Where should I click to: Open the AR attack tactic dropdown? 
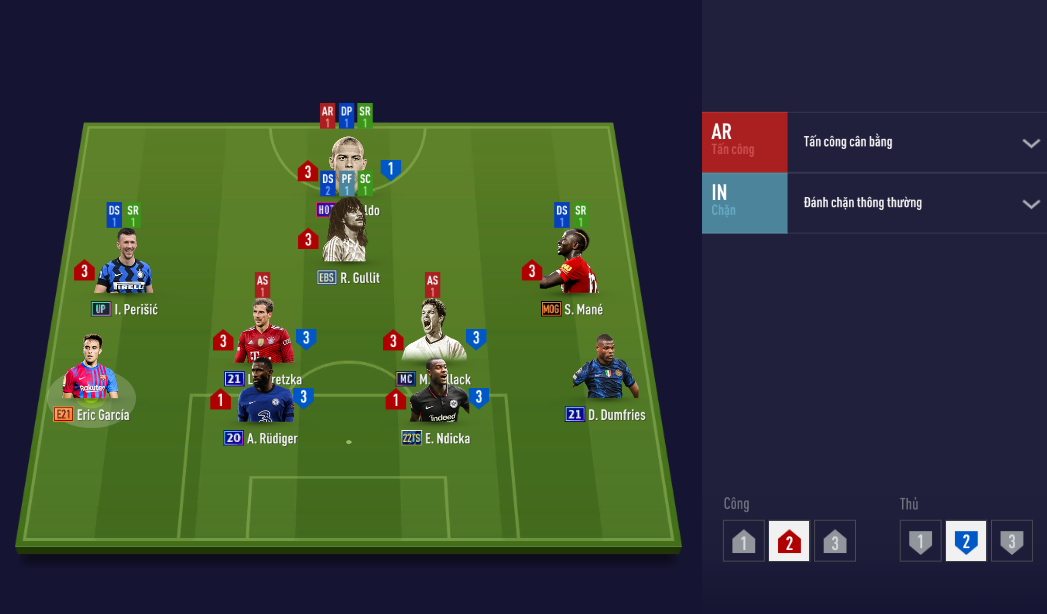[1031, 143]
